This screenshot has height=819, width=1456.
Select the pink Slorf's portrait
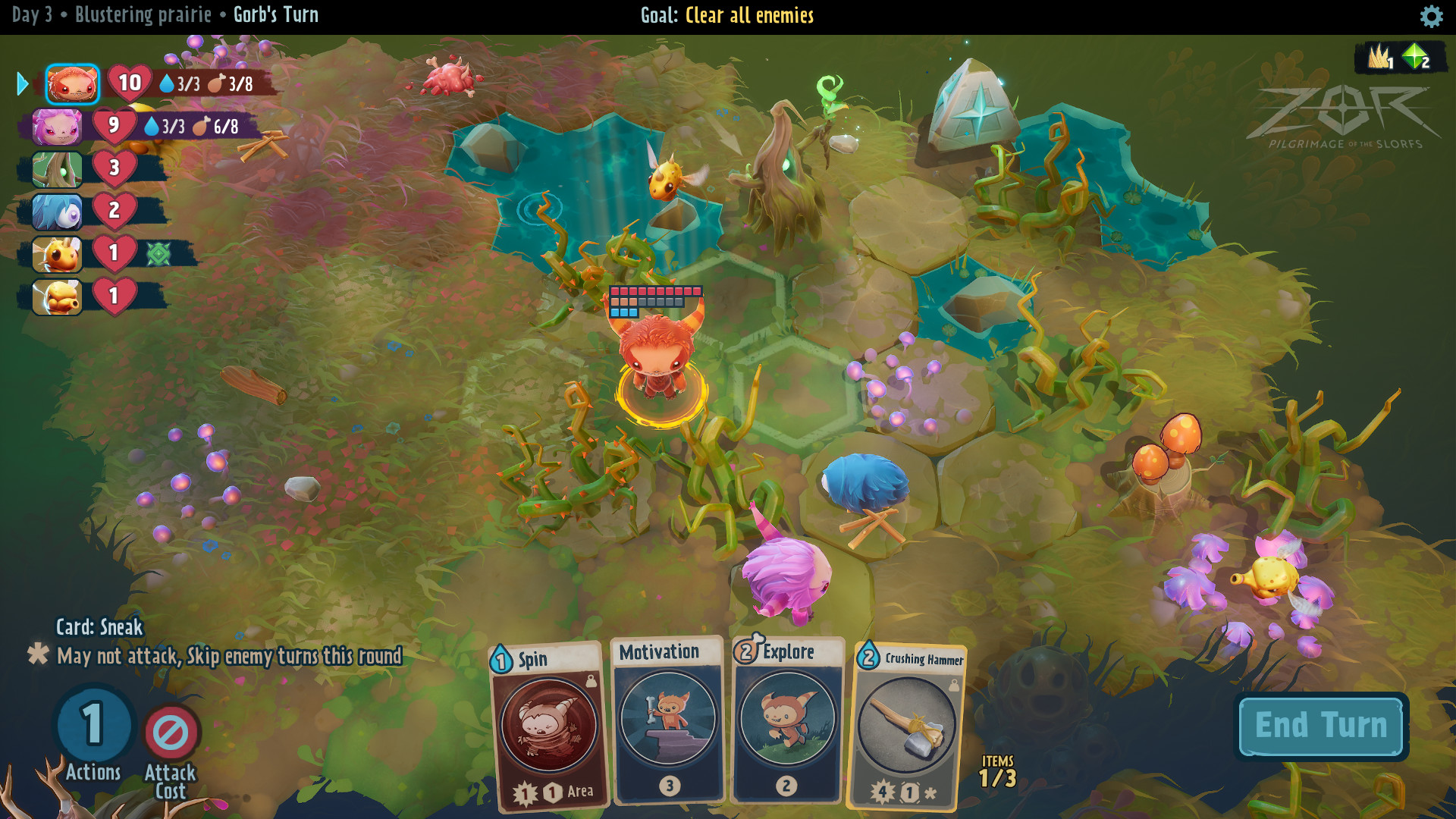point(57,127)
